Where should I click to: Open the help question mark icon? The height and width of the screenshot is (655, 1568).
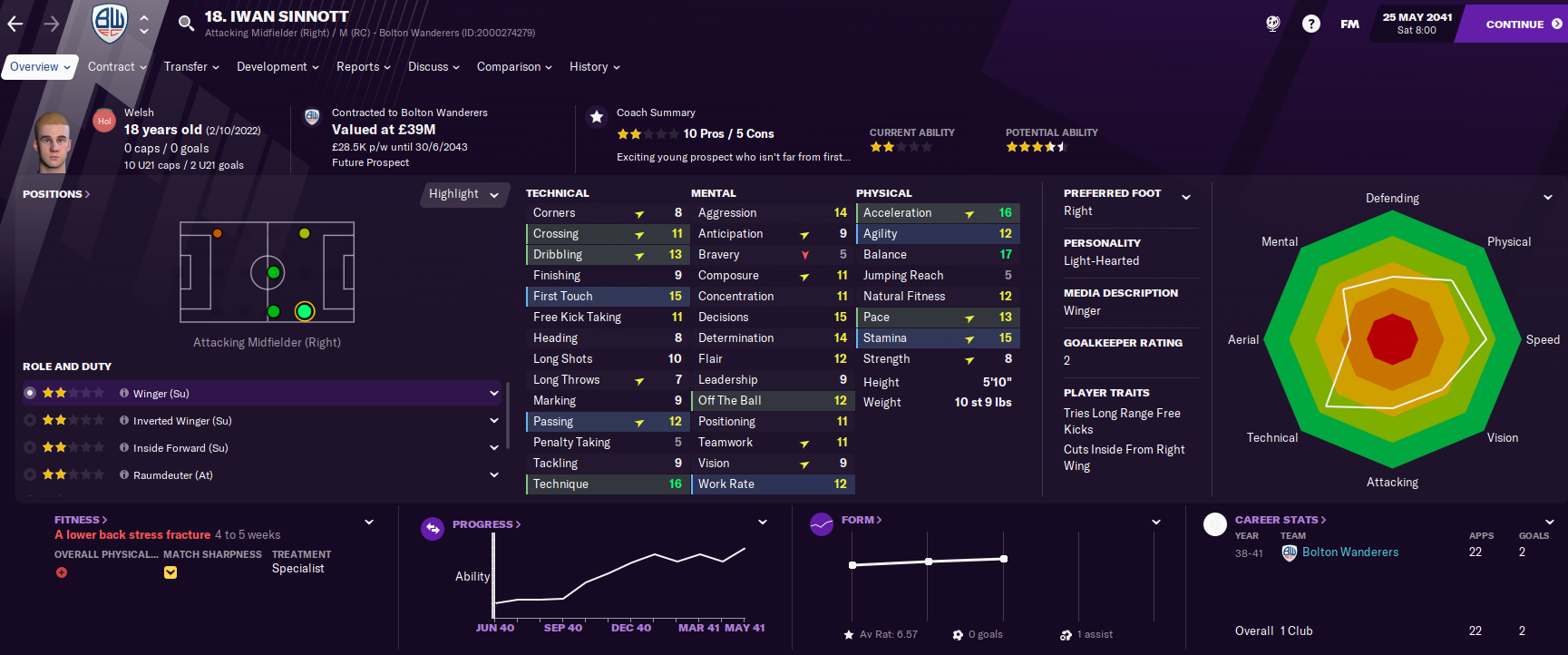[1310, 24]
